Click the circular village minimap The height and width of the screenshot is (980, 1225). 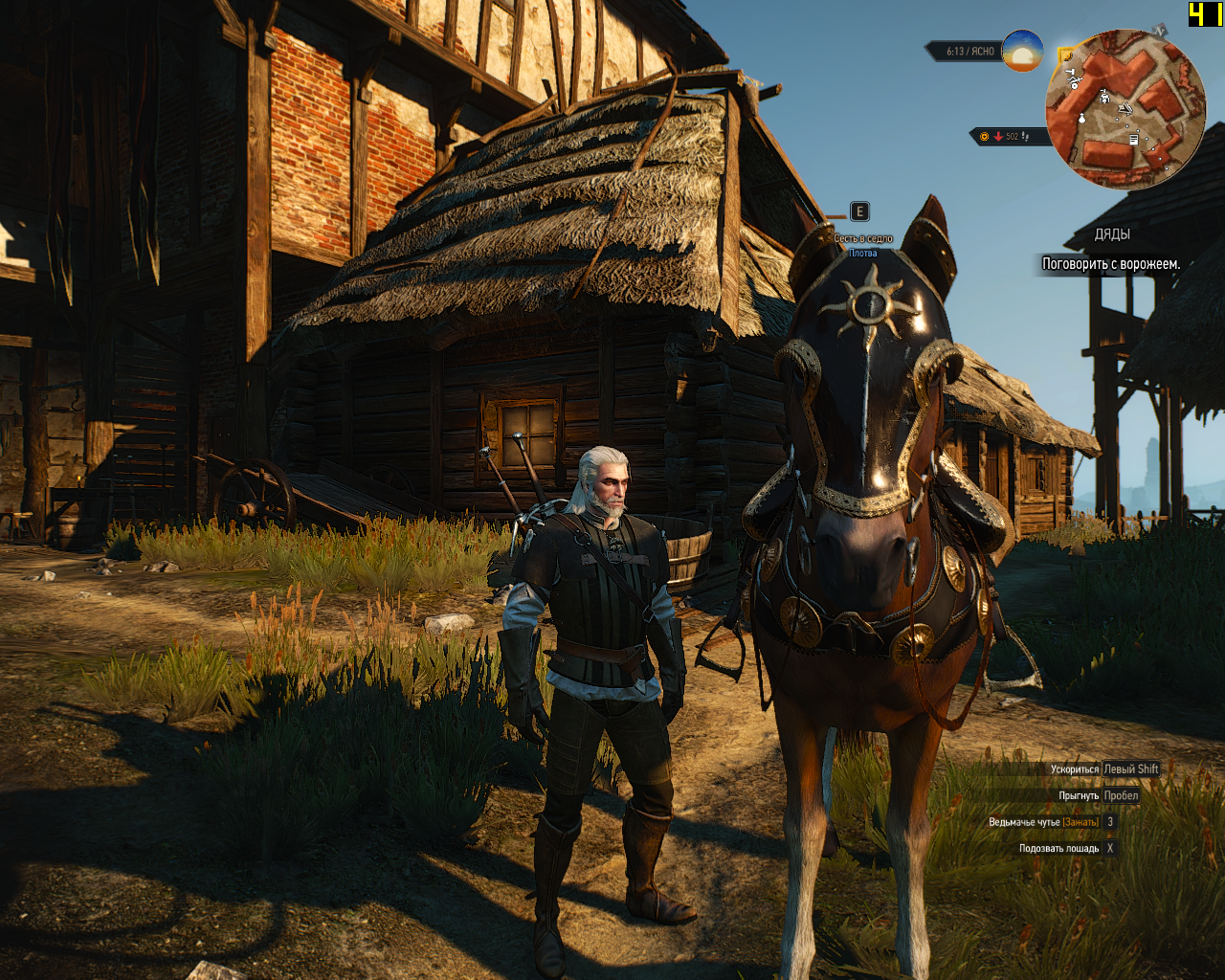pyautogui.click(x=1125, y=108)
